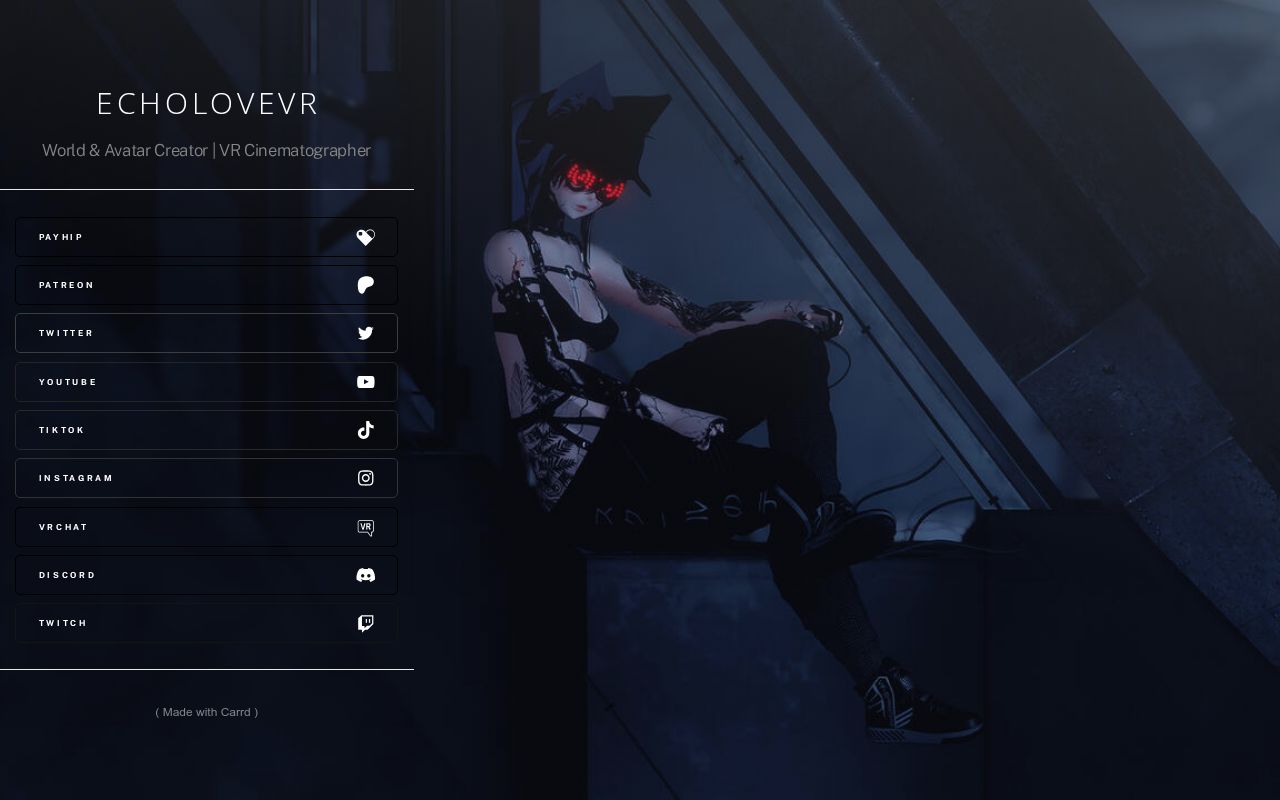Click the Made with Carrd link
Image resolution: width=1280 pixels, height=800 pixels.
click(x=206, y=712)
